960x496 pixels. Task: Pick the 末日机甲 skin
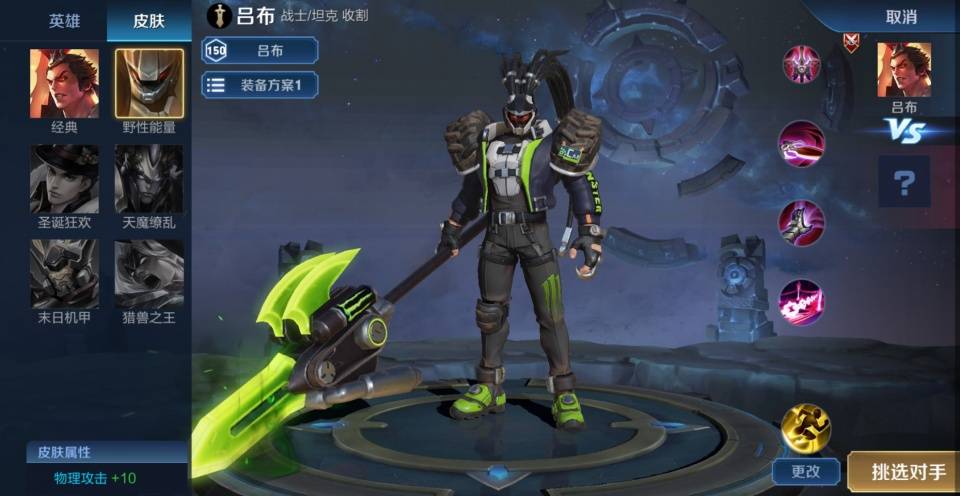coord(64,273)
